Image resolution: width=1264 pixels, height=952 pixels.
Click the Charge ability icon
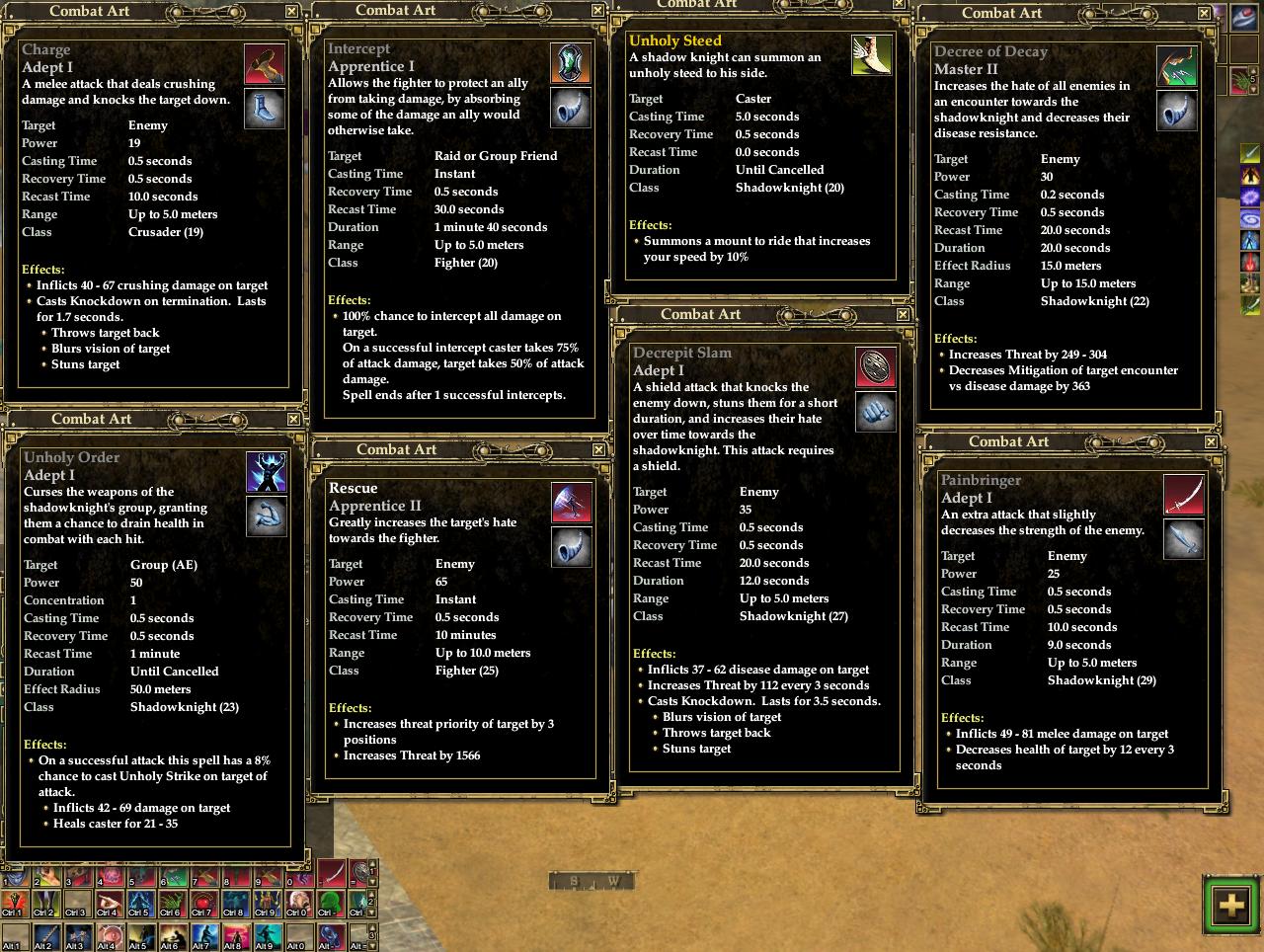(x=265, y=64)
